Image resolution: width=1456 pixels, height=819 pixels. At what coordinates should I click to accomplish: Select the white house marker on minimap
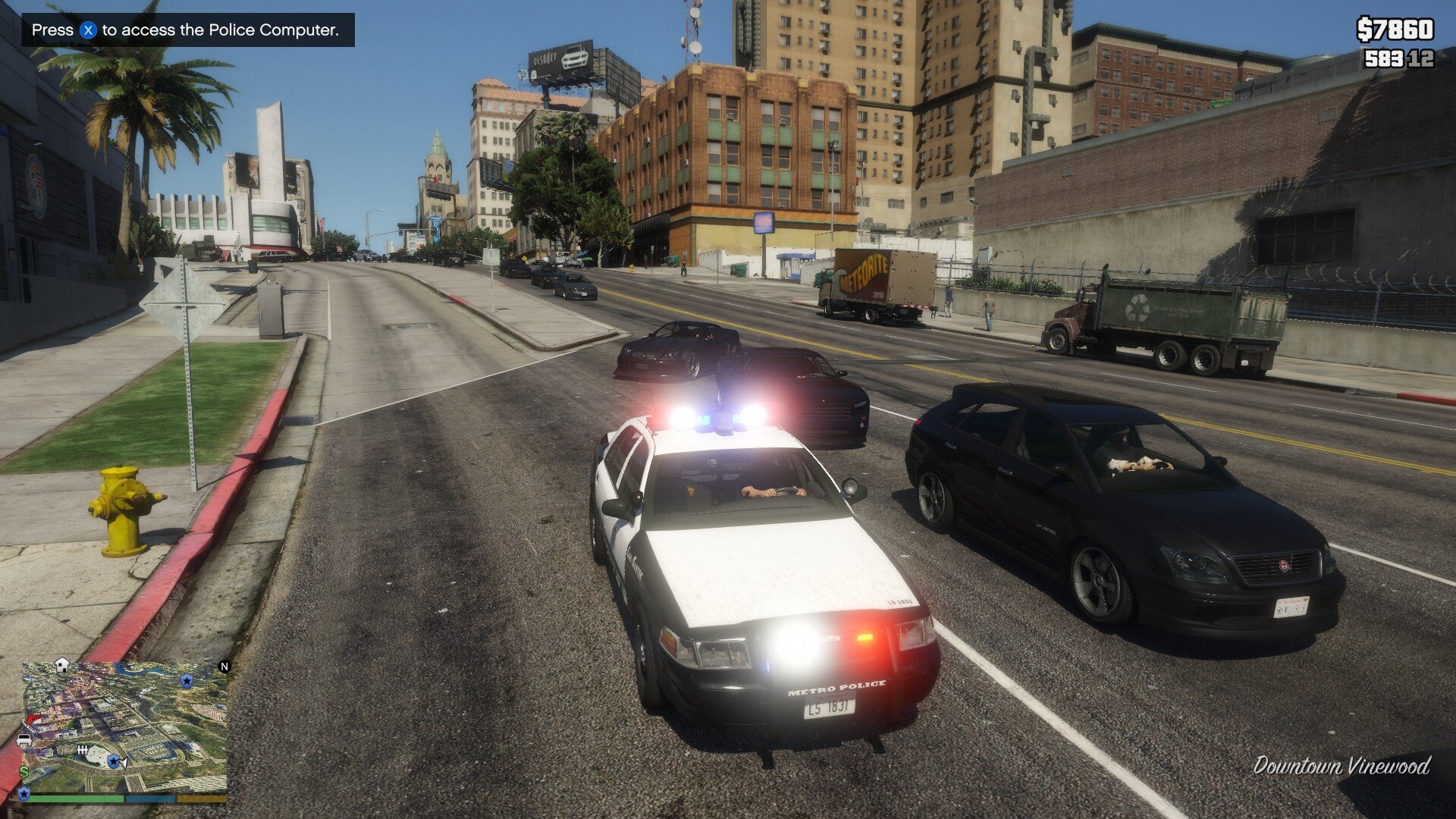pyautogui.click(x=62, y=665)
